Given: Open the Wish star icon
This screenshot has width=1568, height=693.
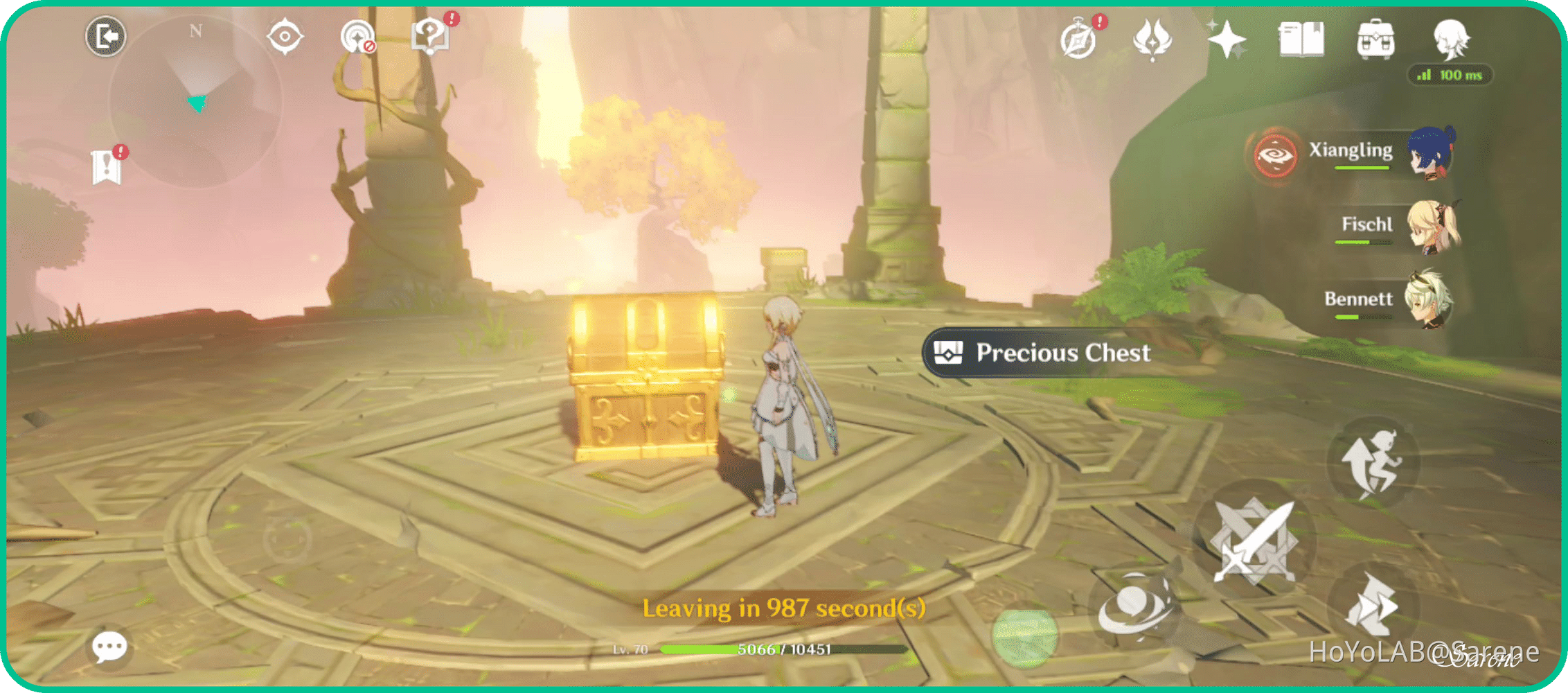Looking at the screenshot, I should click(1228, 40).
